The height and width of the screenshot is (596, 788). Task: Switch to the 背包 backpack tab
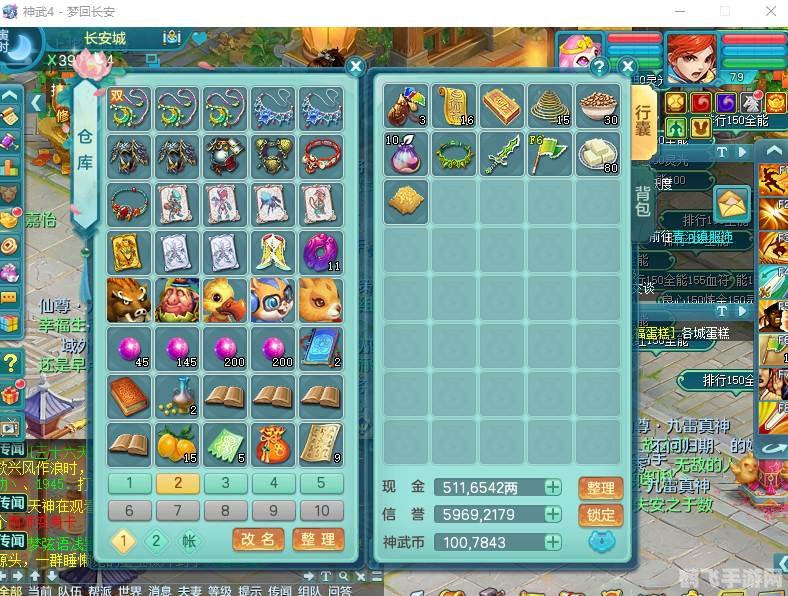pos(643,200)
